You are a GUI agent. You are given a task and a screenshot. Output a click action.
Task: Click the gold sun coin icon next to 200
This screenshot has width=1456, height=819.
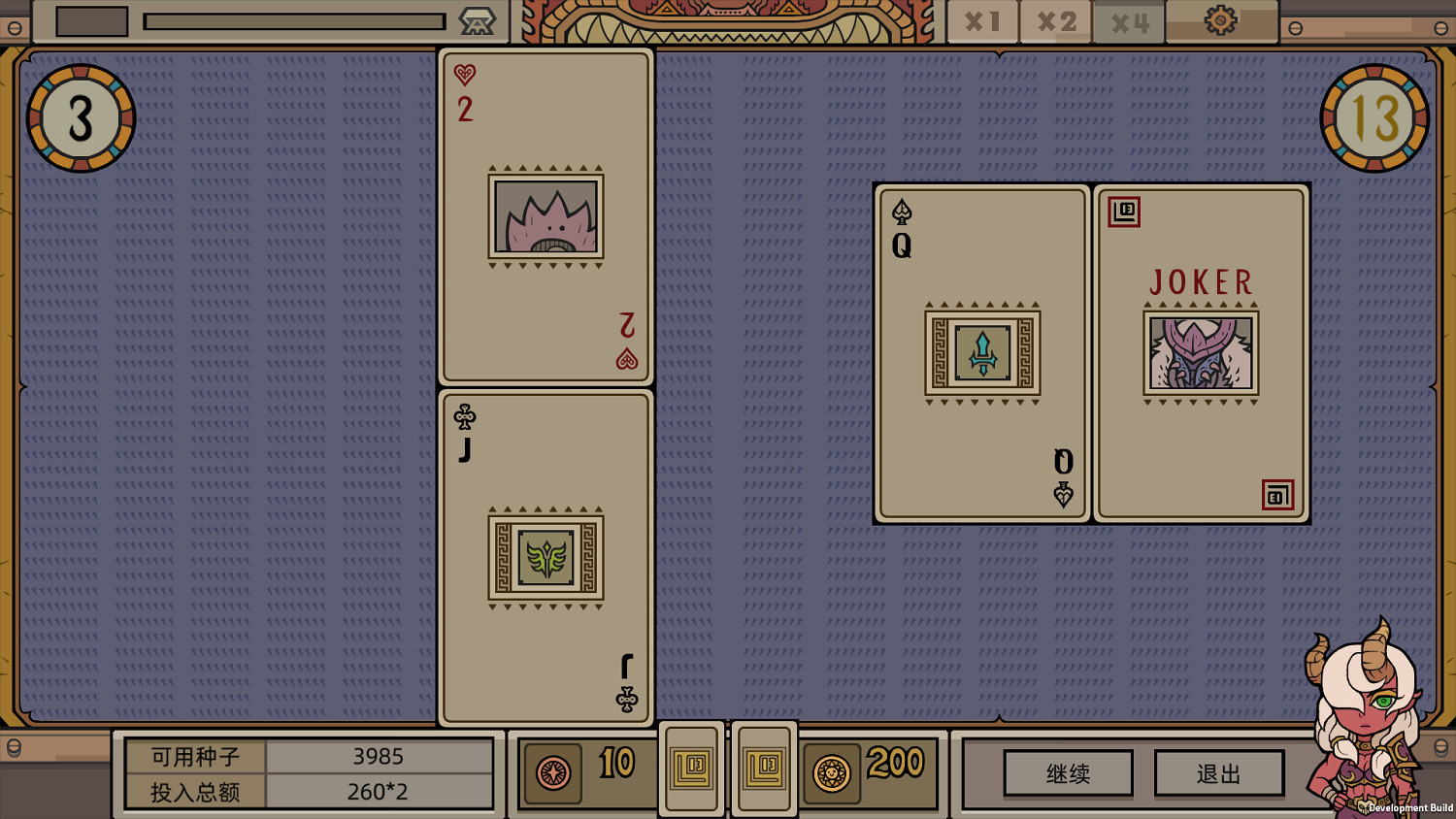[833, 773]
